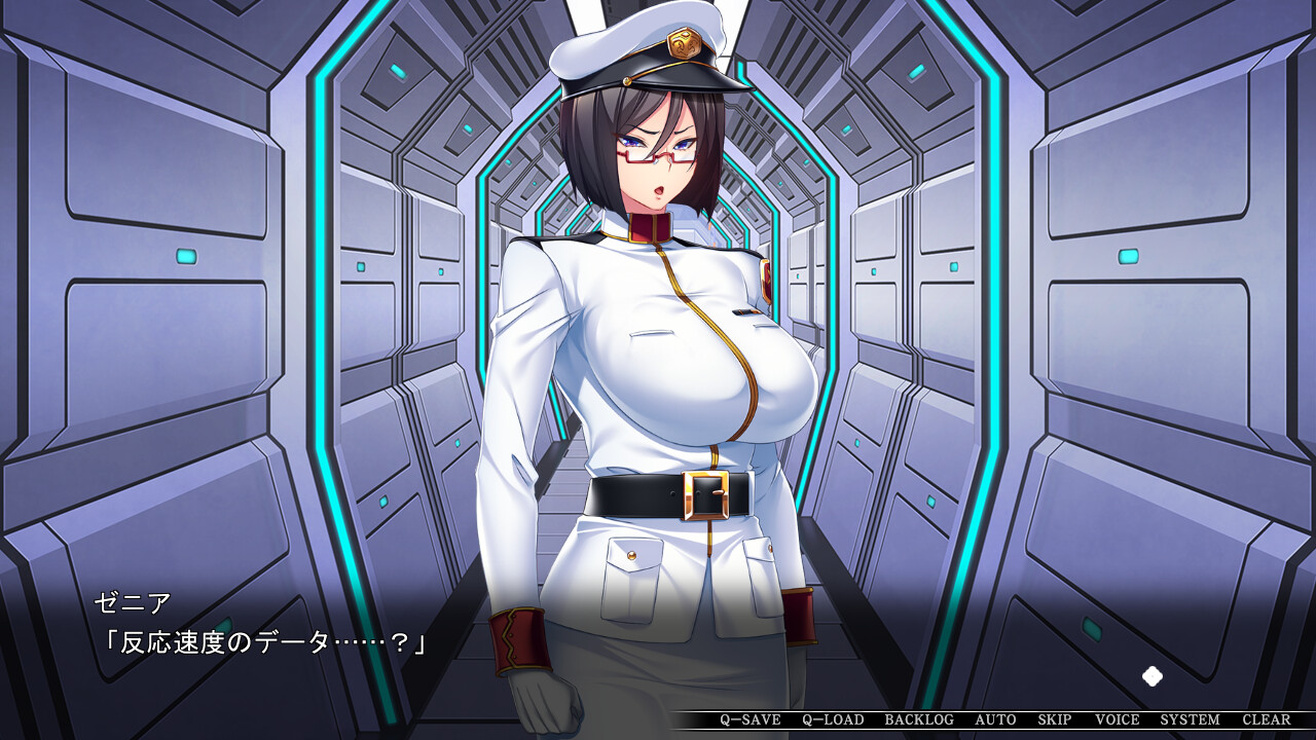Image resolution: width=1316 pixels, height=740 pixels.
Task: Hide the text box with CLEAR
Action: pyautogui.click(x=1266, y=720)
